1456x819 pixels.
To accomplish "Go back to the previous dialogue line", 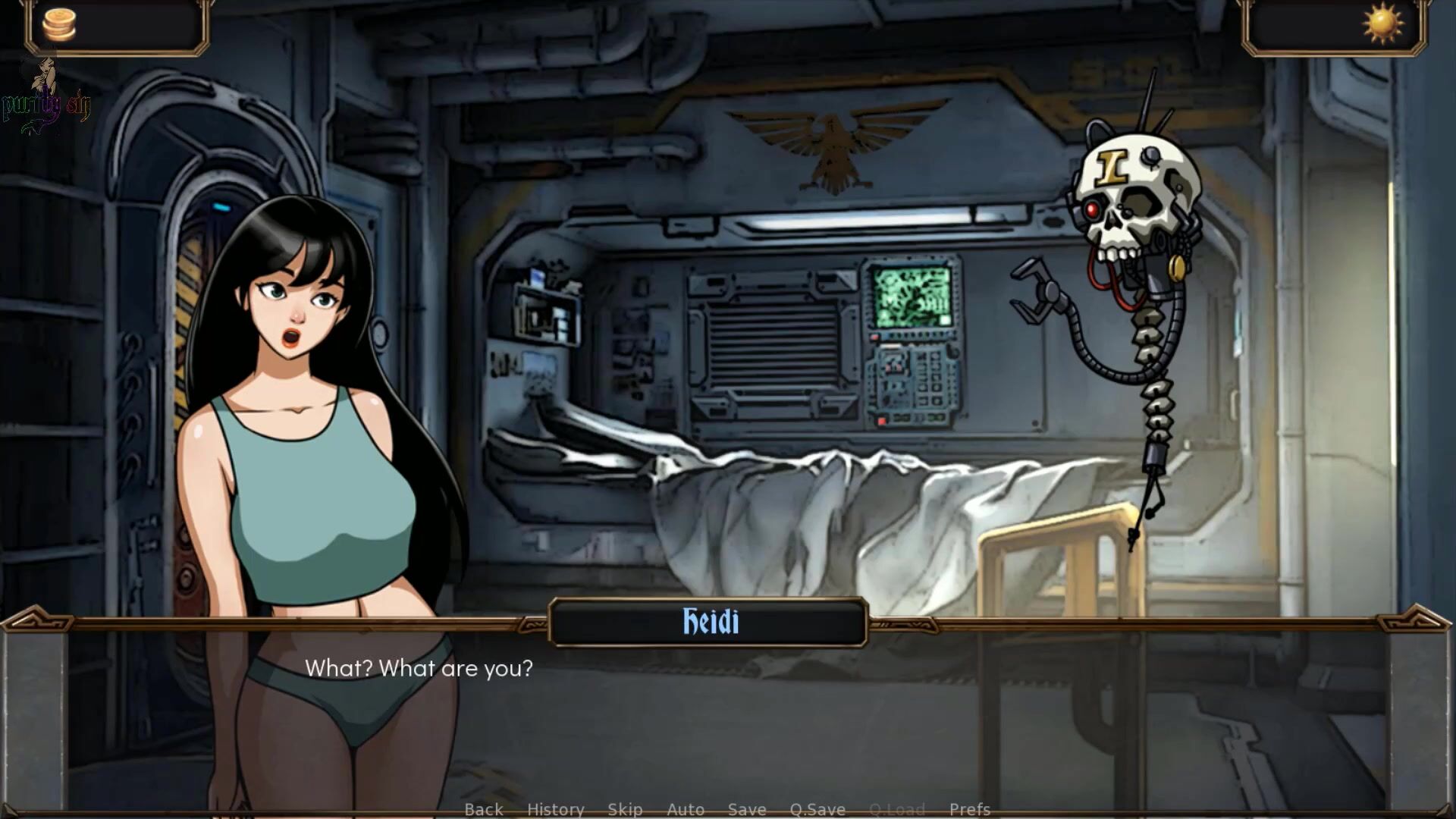I will (484, 809).
